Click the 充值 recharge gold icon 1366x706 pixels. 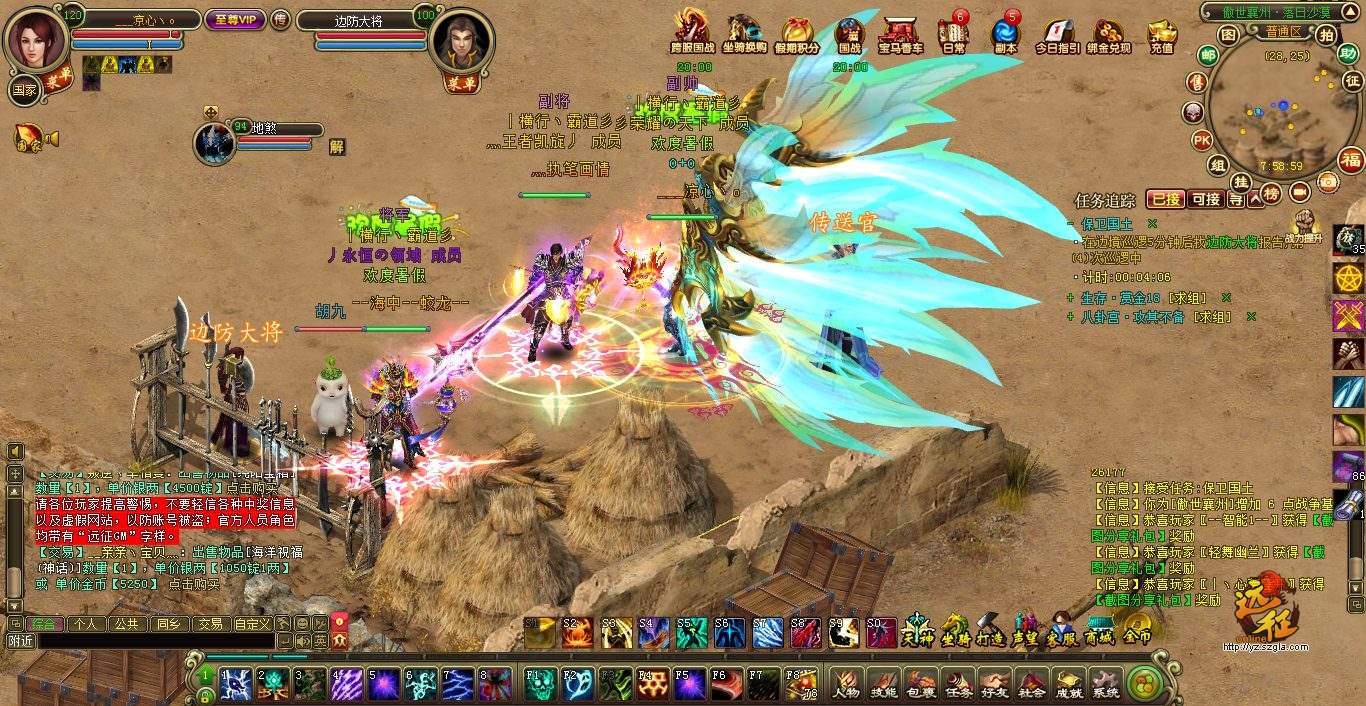click(x=1162, y=36)
